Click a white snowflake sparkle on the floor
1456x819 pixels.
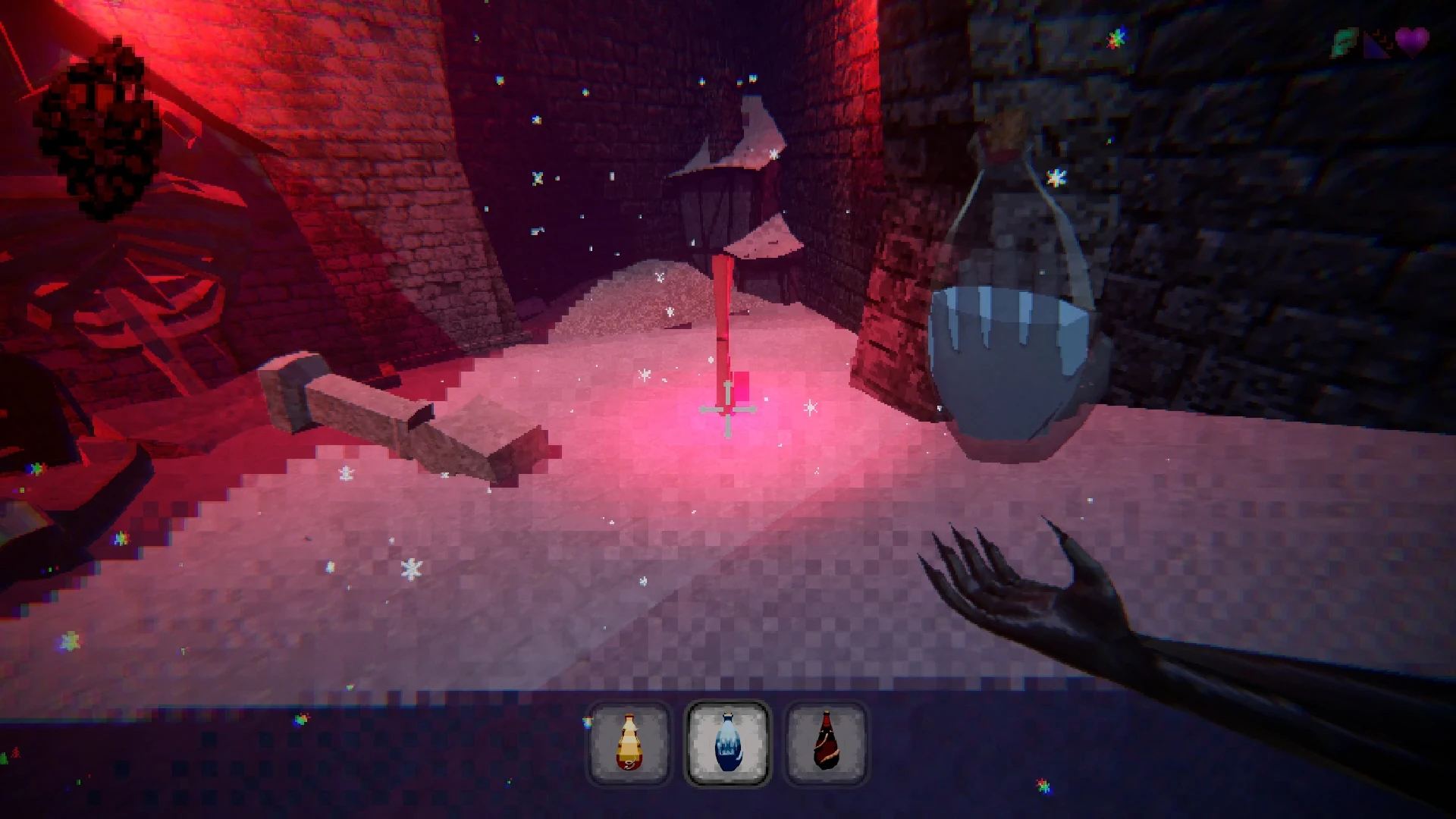click(409, 569)
